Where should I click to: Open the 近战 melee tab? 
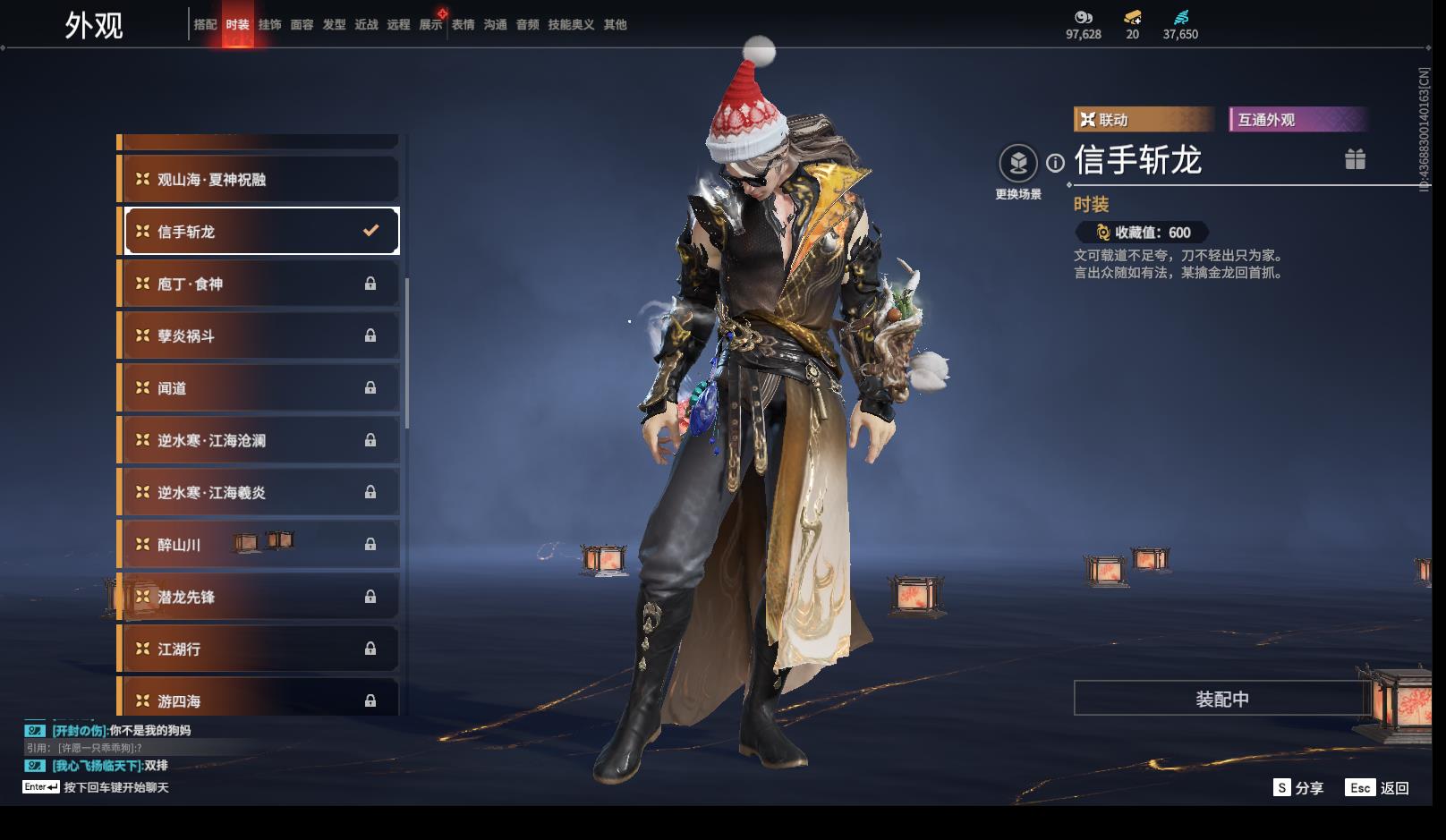[x=366, y=25]
